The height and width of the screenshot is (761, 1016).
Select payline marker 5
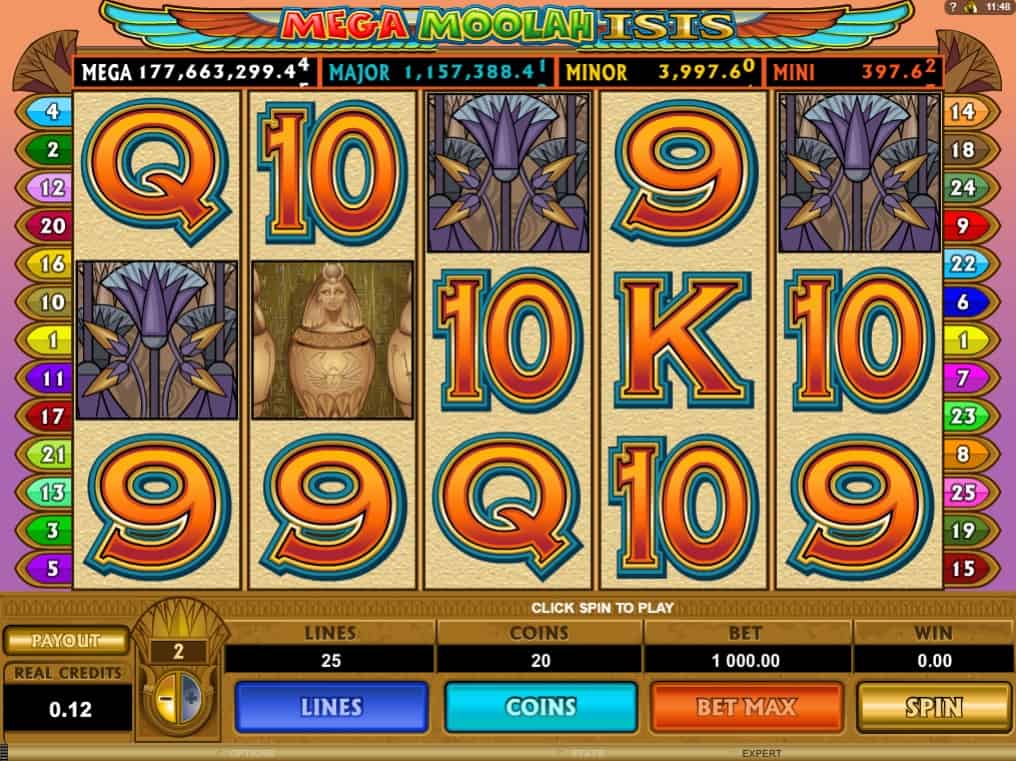pyautogui.click(x=52, y=568)
